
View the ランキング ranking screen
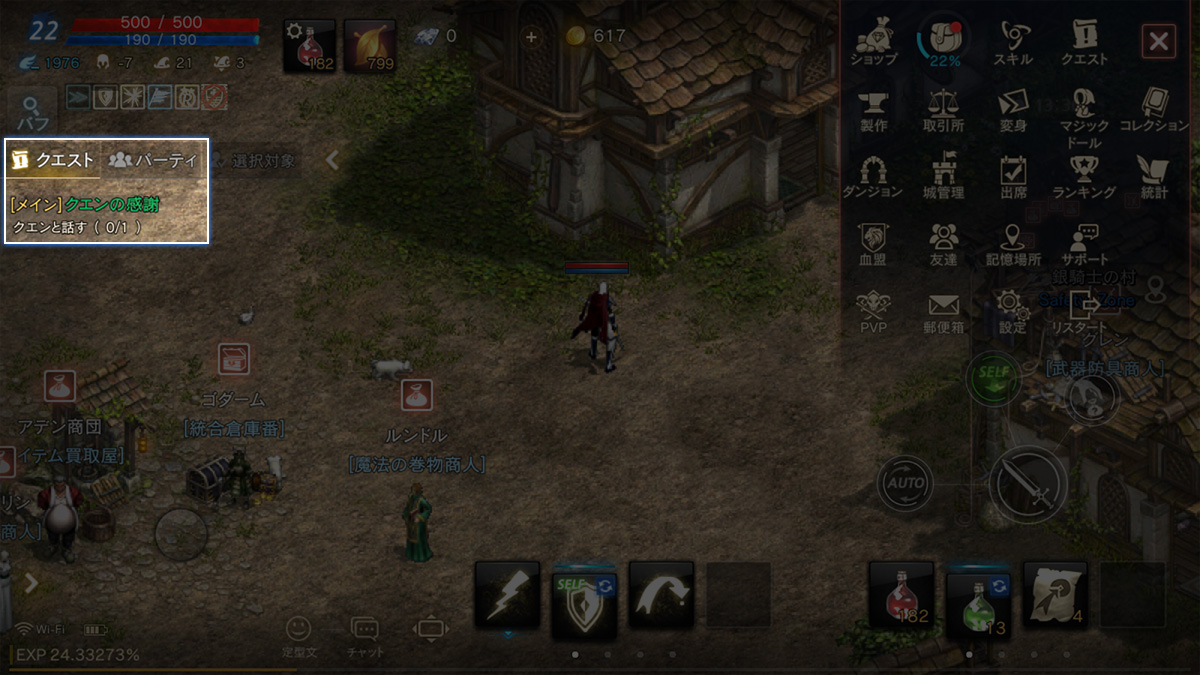(x=1084, y=175)
